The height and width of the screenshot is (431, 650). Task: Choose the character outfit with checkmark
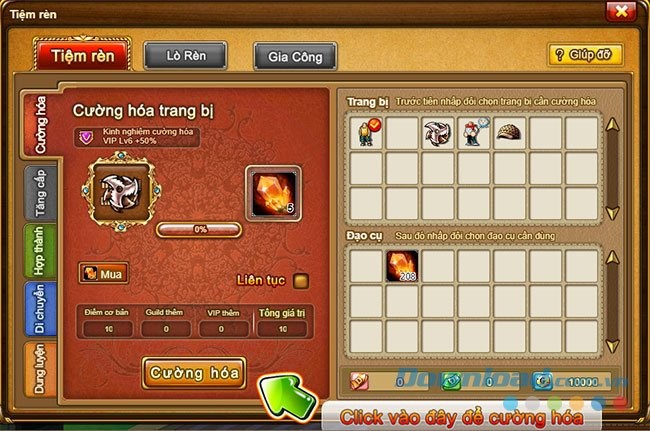pos(367,133)
